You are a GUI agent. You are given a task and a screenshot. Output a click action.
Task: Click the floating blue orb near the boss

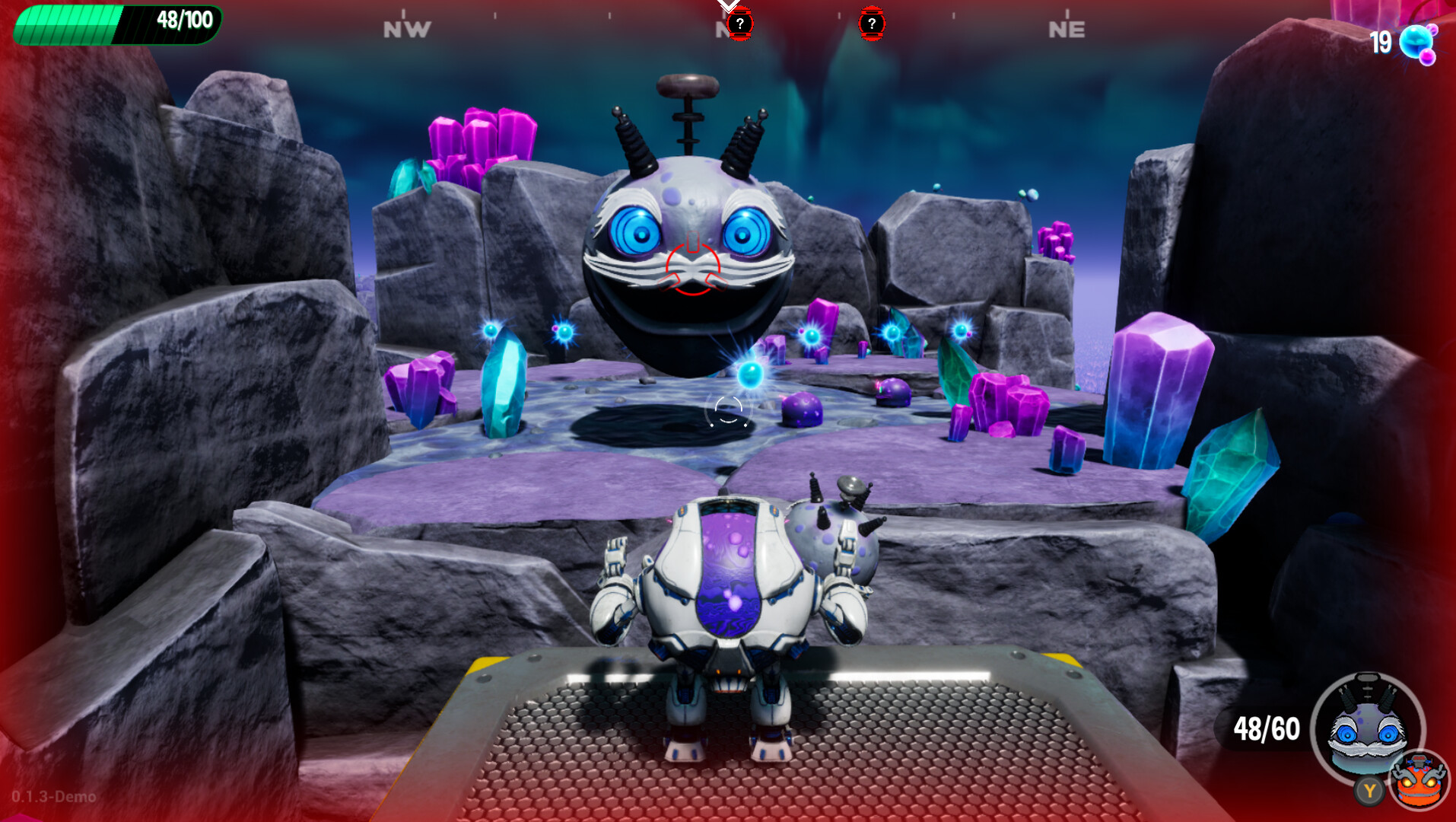[752, 375]
